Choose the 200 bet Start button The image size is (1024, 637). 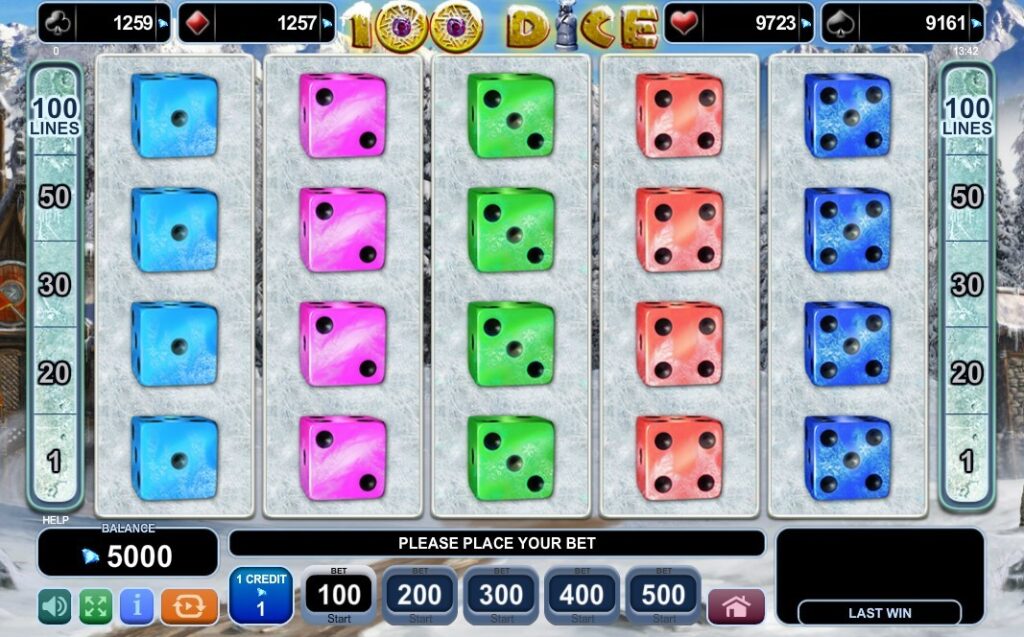[420, 596]
